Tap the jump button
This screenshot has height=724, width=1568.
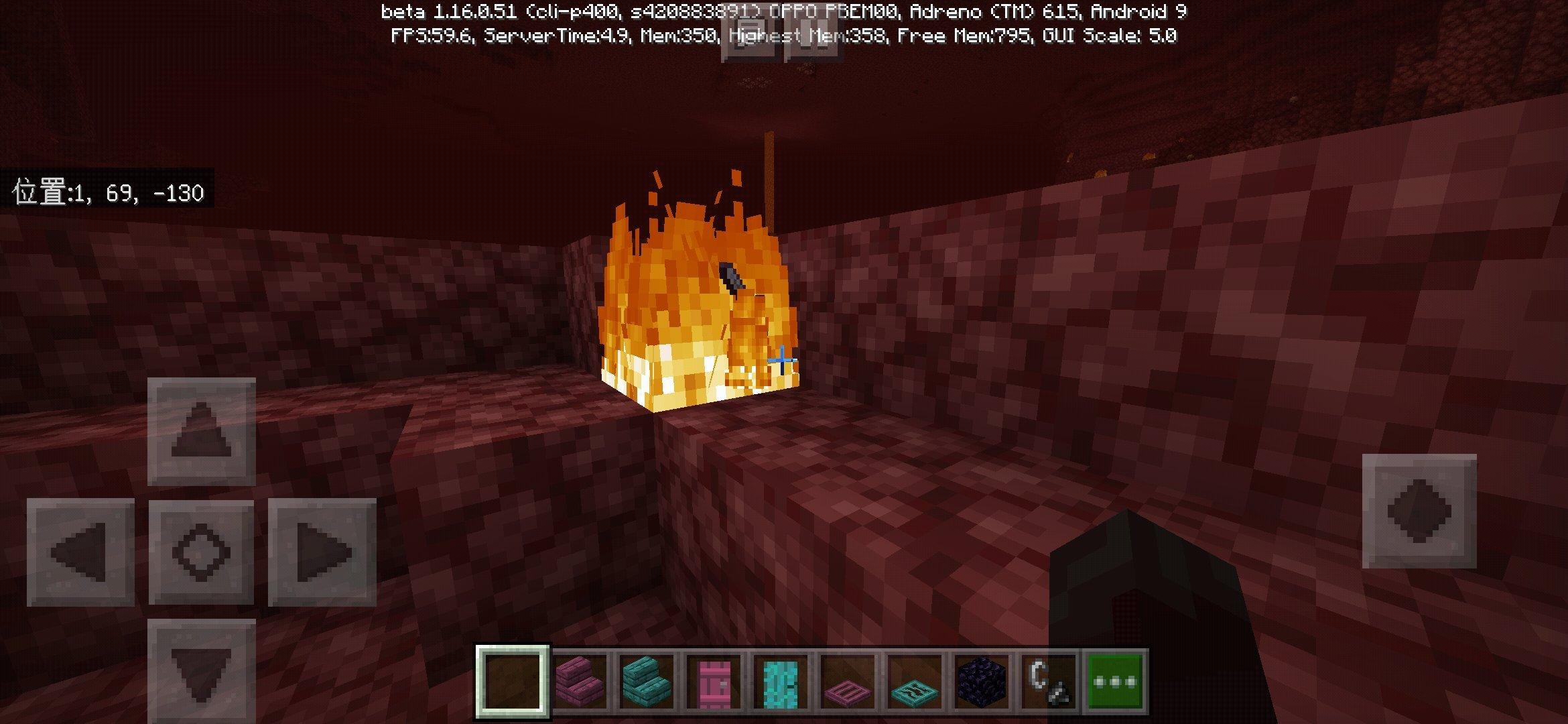[1419, 511]
